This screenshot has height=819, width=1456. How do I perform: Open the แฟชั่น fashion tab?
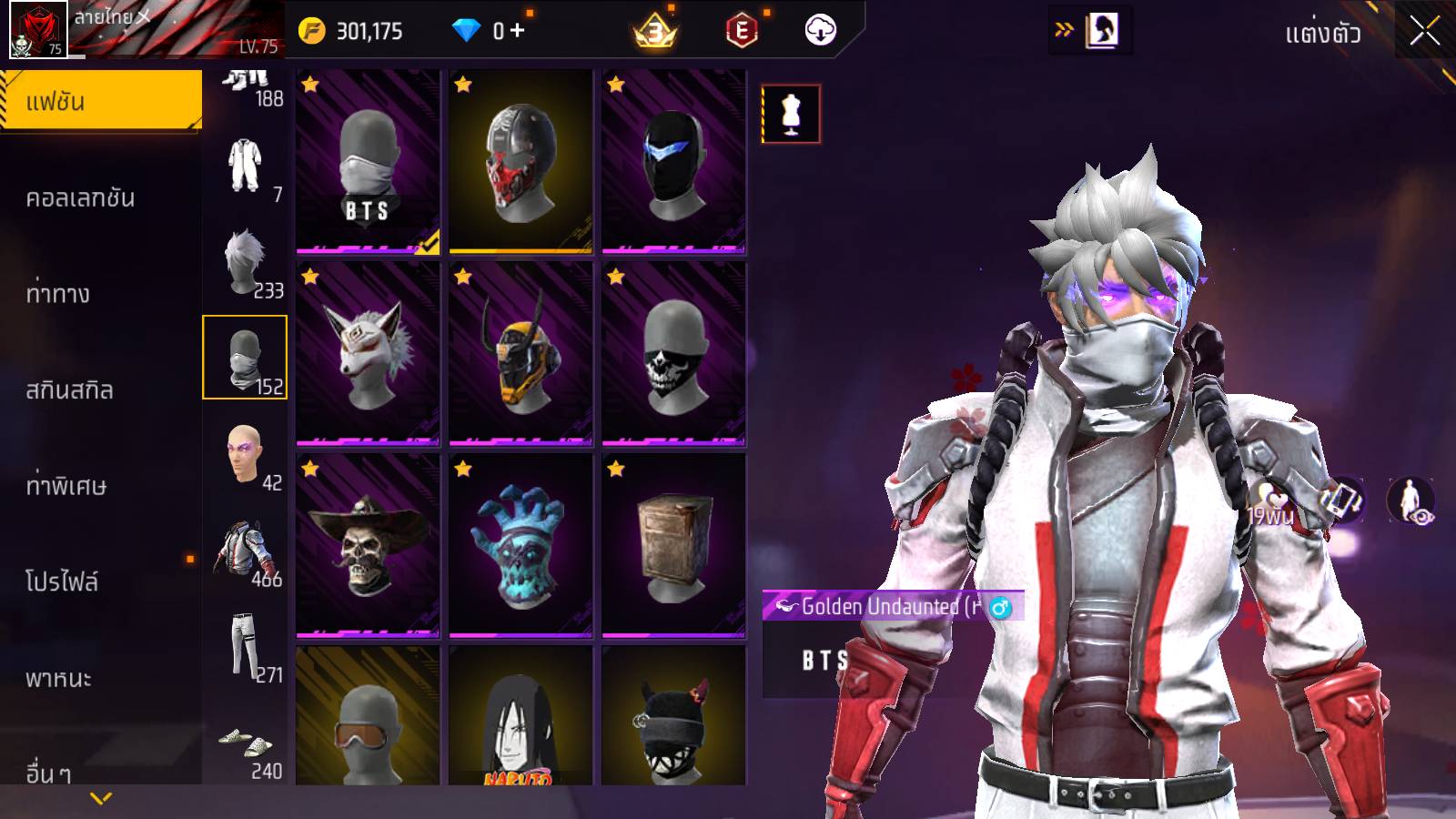[101, 101]
